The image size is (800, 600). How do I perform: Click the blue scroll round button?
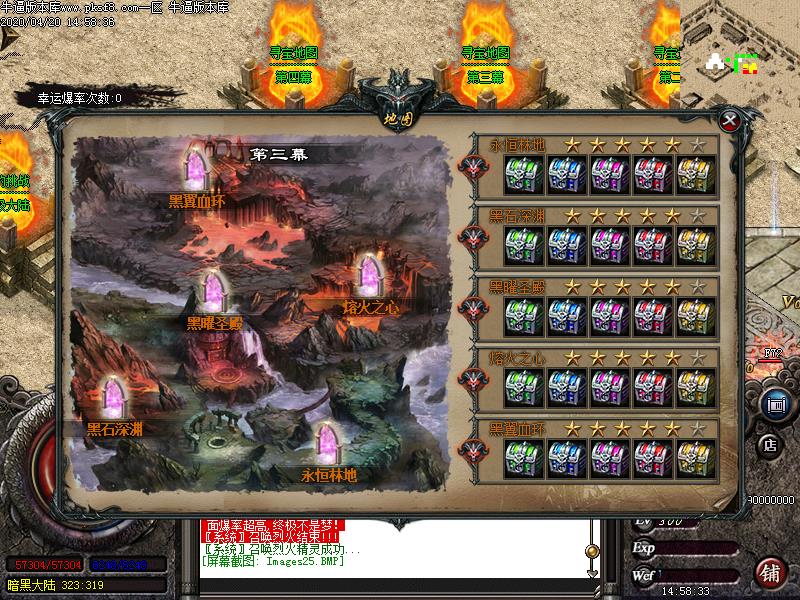(773, 405)
